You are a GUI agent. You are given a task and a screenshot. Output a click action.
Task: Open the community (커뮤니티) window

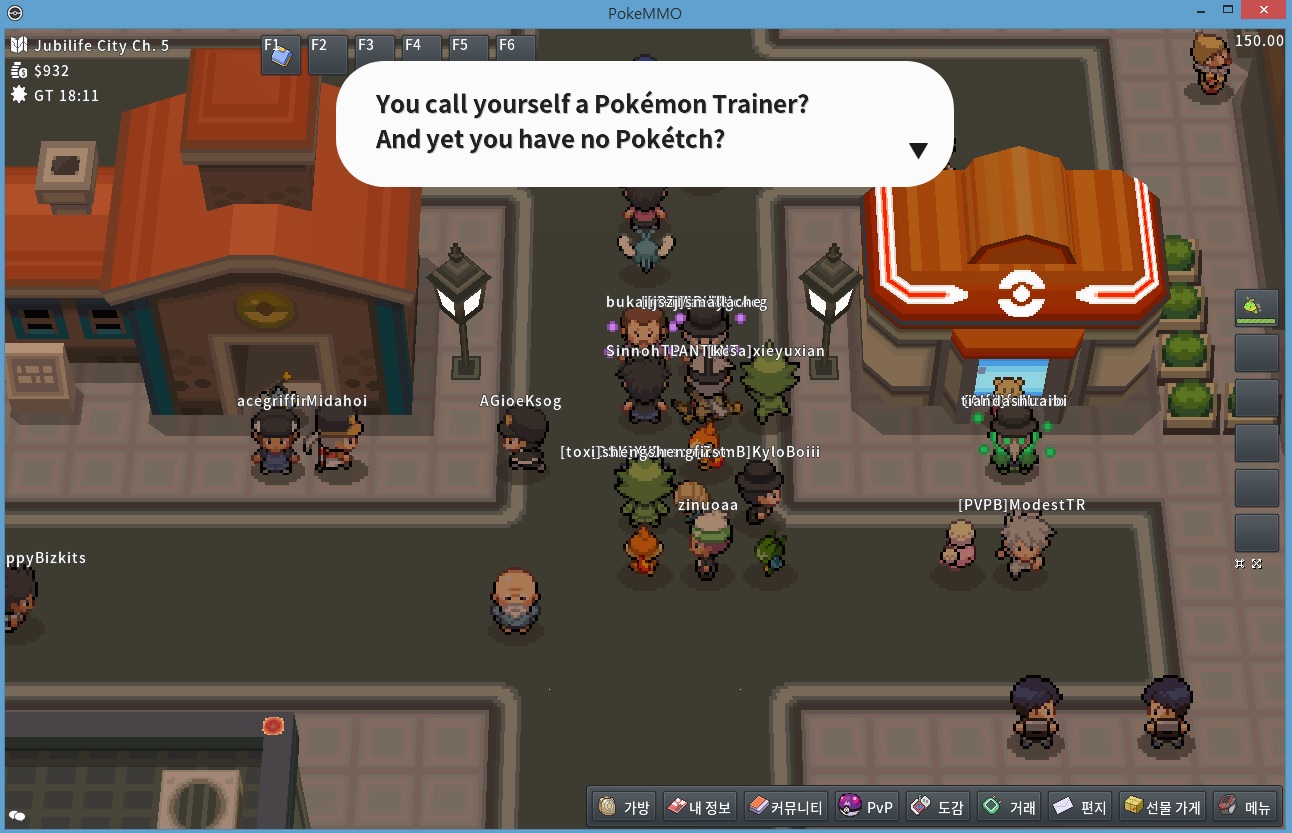[x=786, y=806]
